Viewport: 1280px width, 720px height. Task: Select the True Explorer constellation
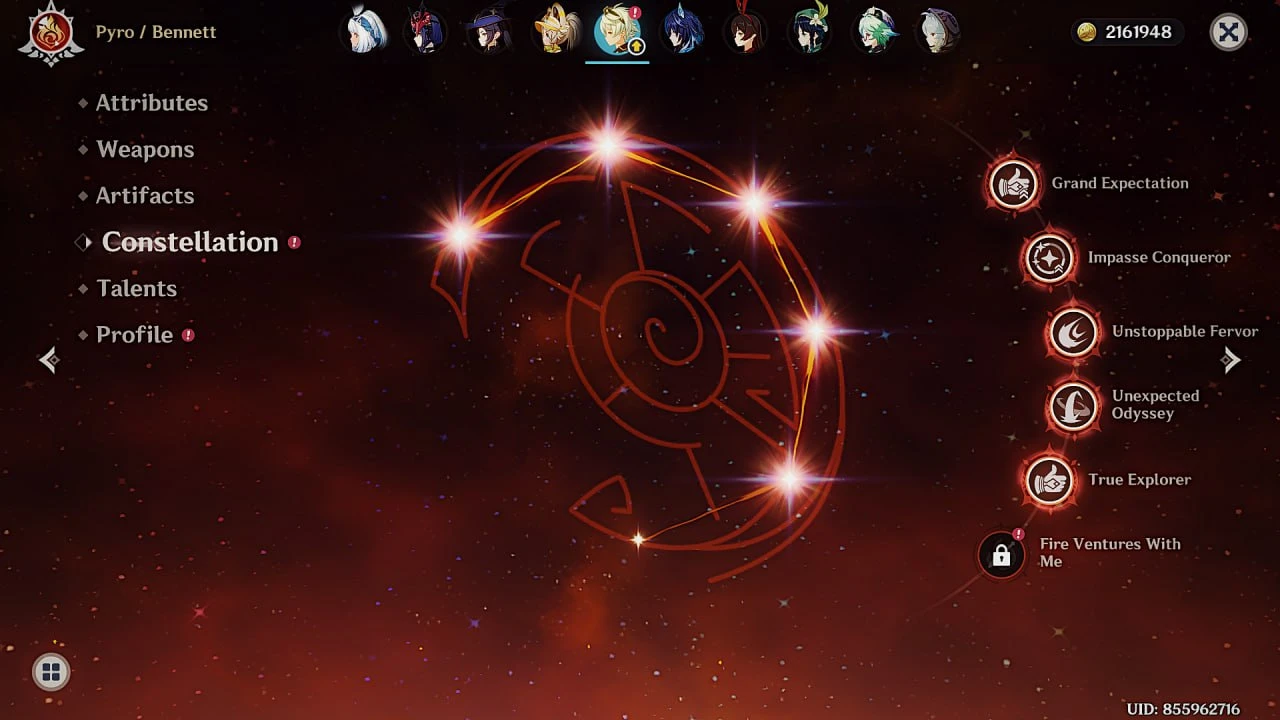click(x=1049, y=480)
